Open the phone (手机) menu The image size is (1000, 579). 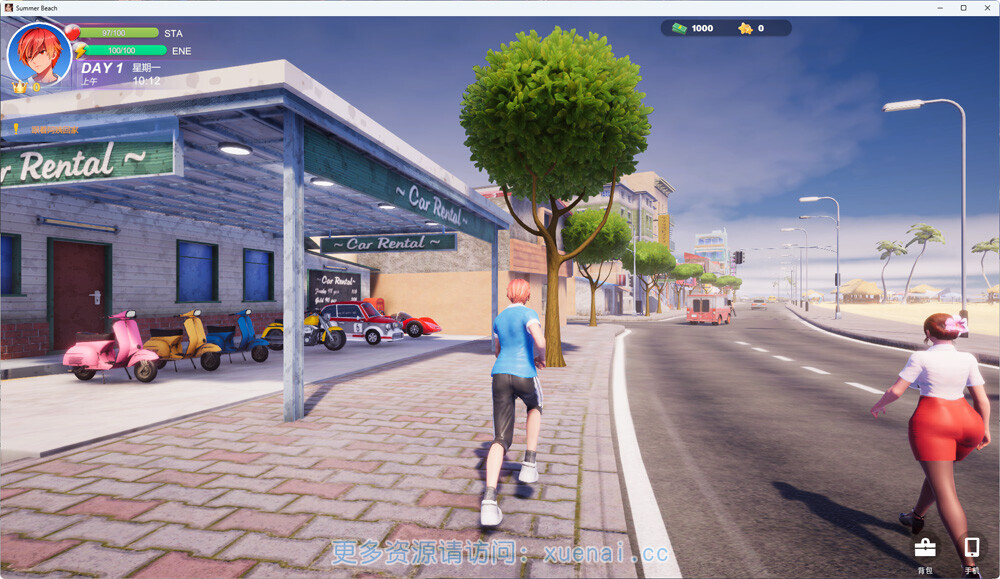click(x=971, y=548)
